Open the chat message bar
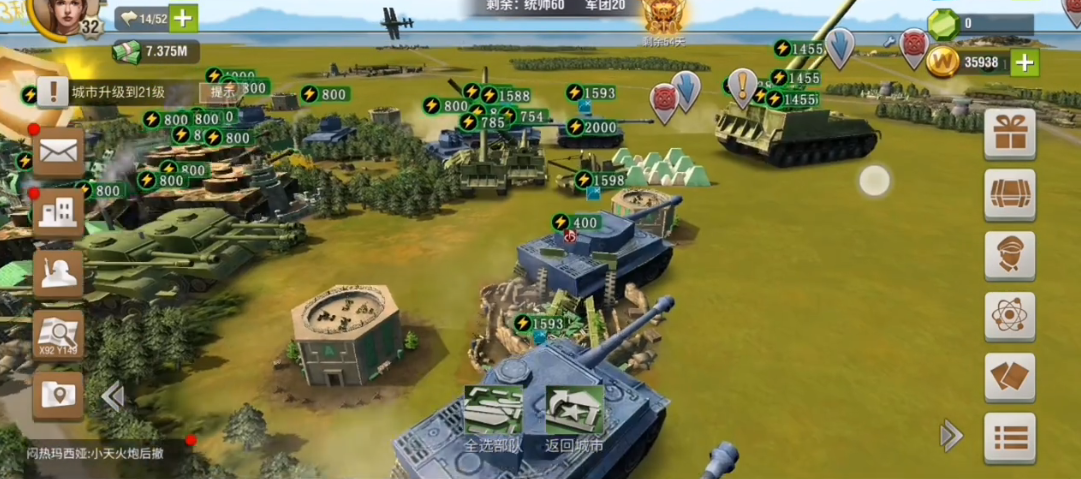The image size is (1081, 479). 100,453
